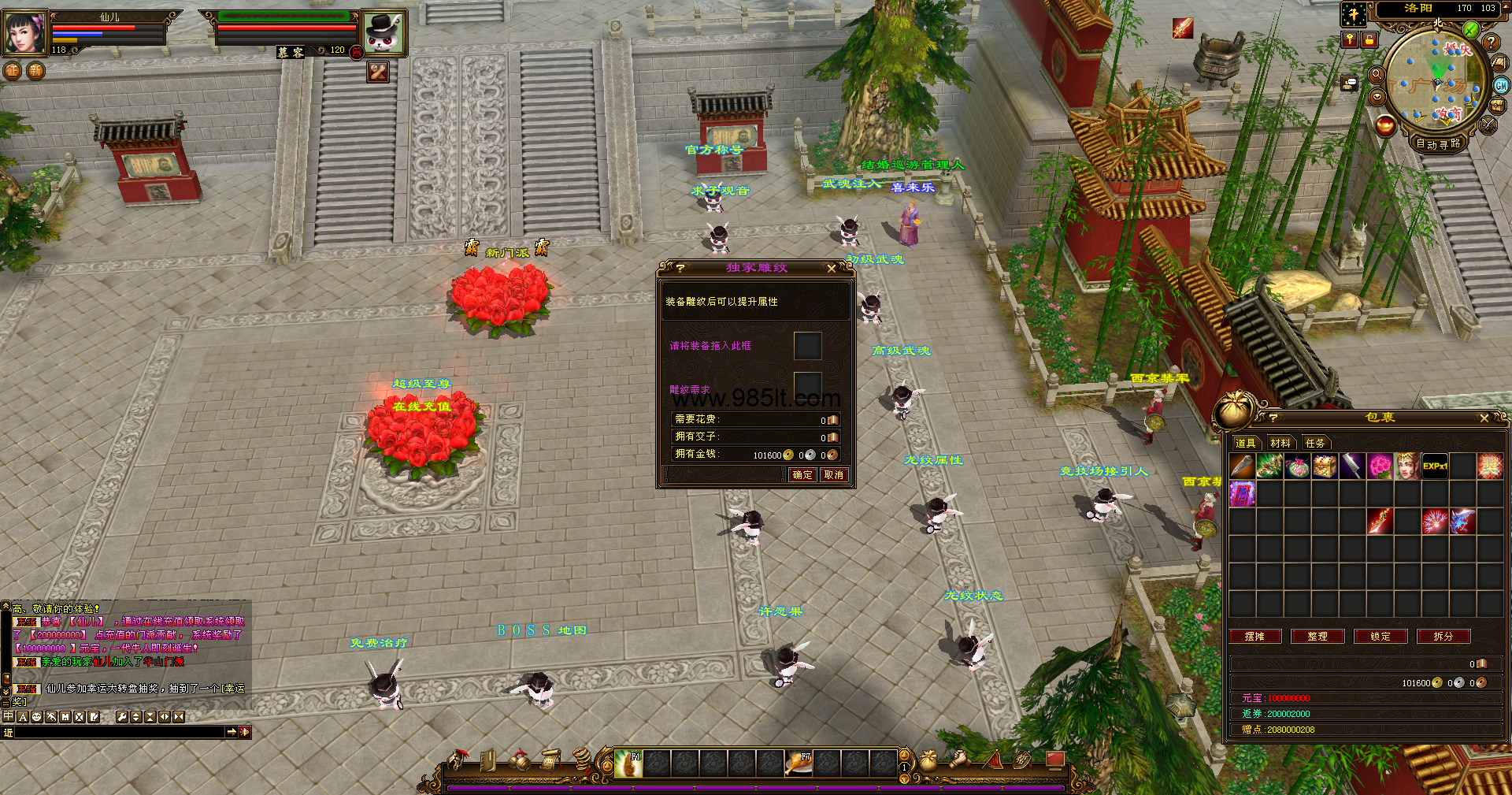Screen dimensions: 1512x795
Task: Use the roast chicken in F7 slot
Action: tap(799, 763)
